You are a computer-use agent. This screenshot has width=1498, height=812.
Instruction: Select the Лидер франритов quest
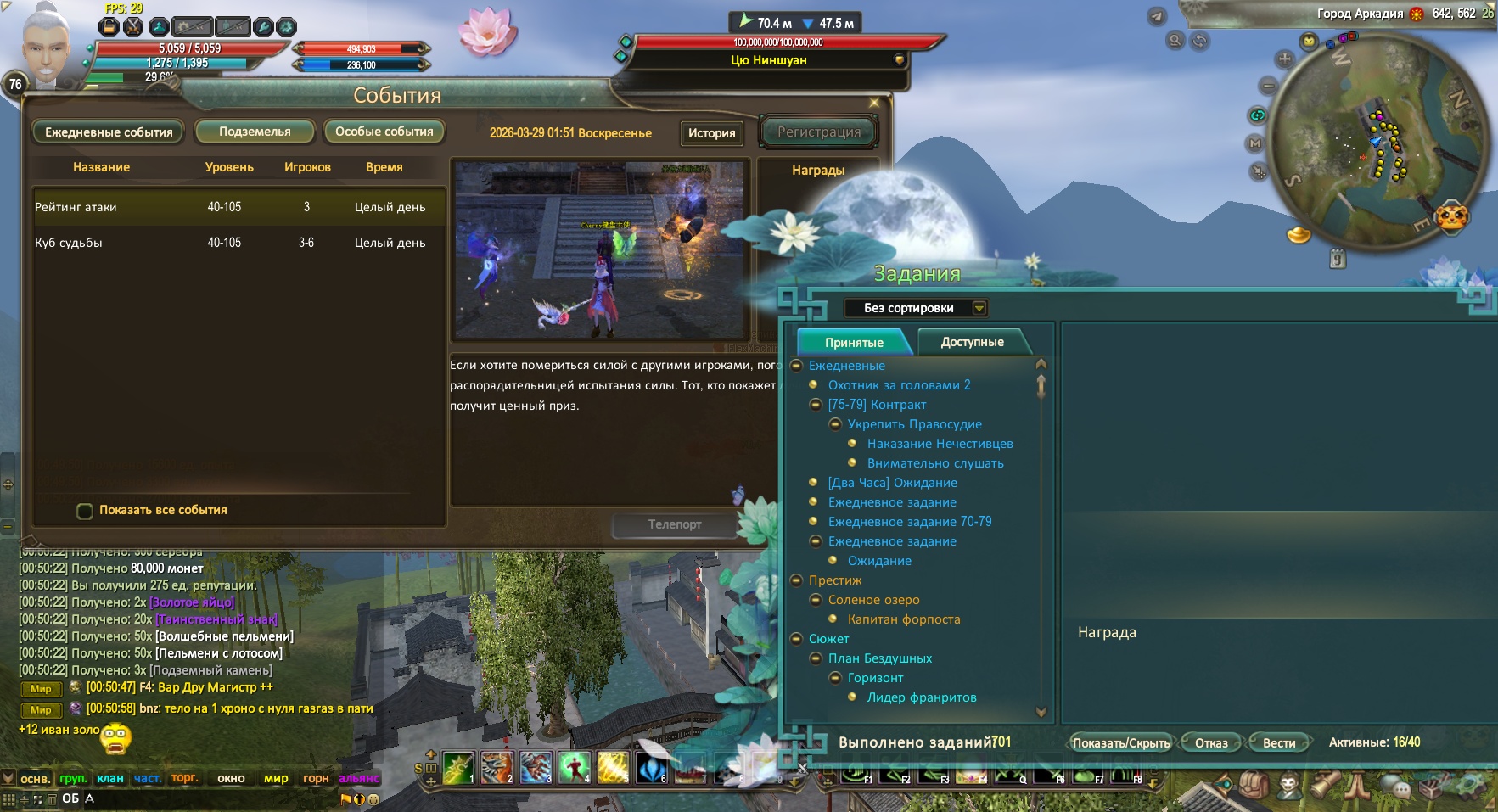(x=921, y=697)
